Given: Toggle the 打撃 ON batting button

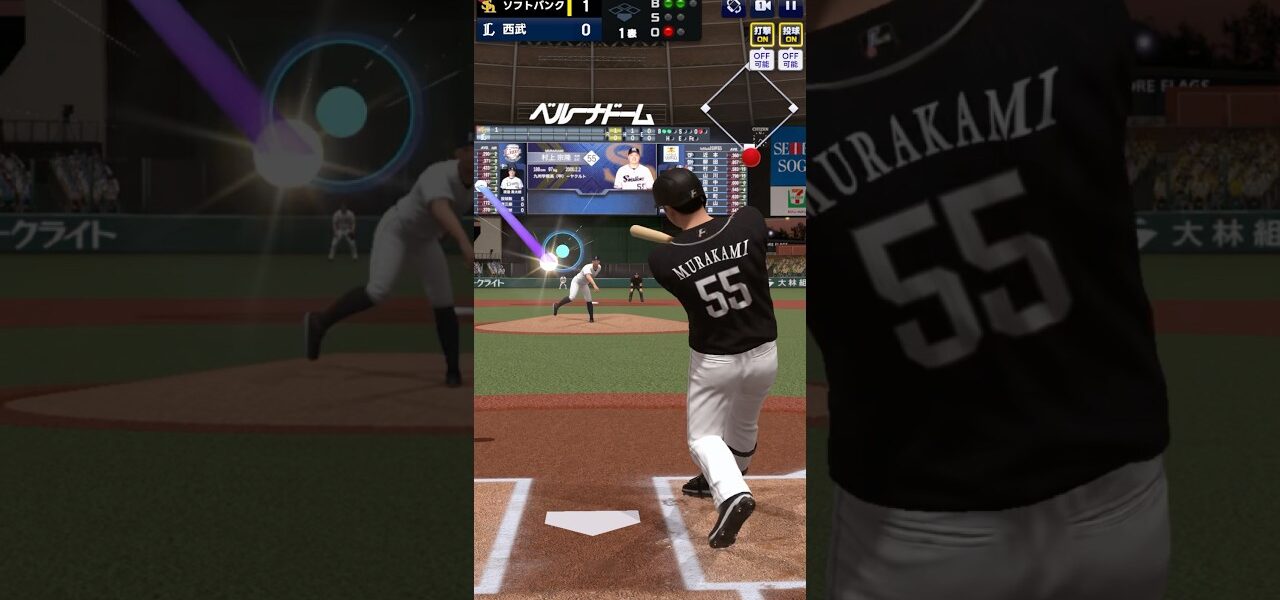Looking at the screenshot, I should coord(762,34).
